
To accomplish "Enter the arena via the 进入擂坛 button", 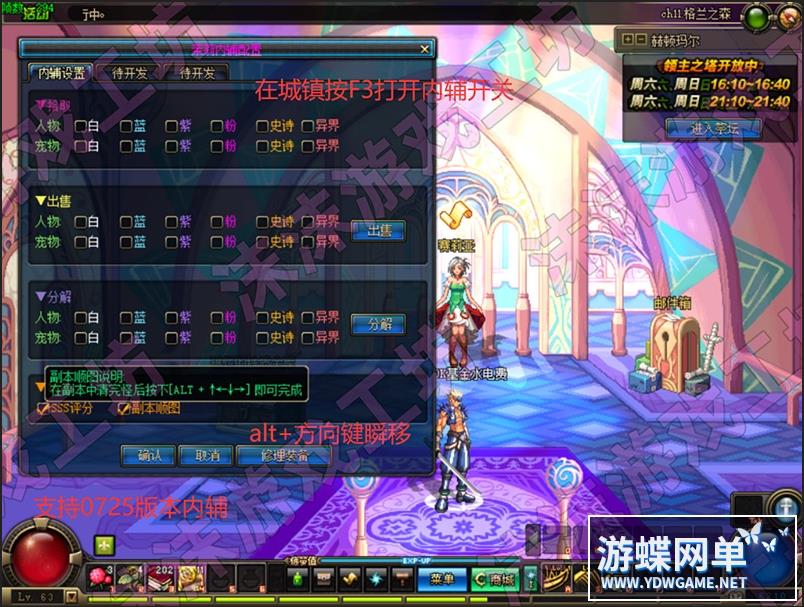I will click(x=713, y=128).
